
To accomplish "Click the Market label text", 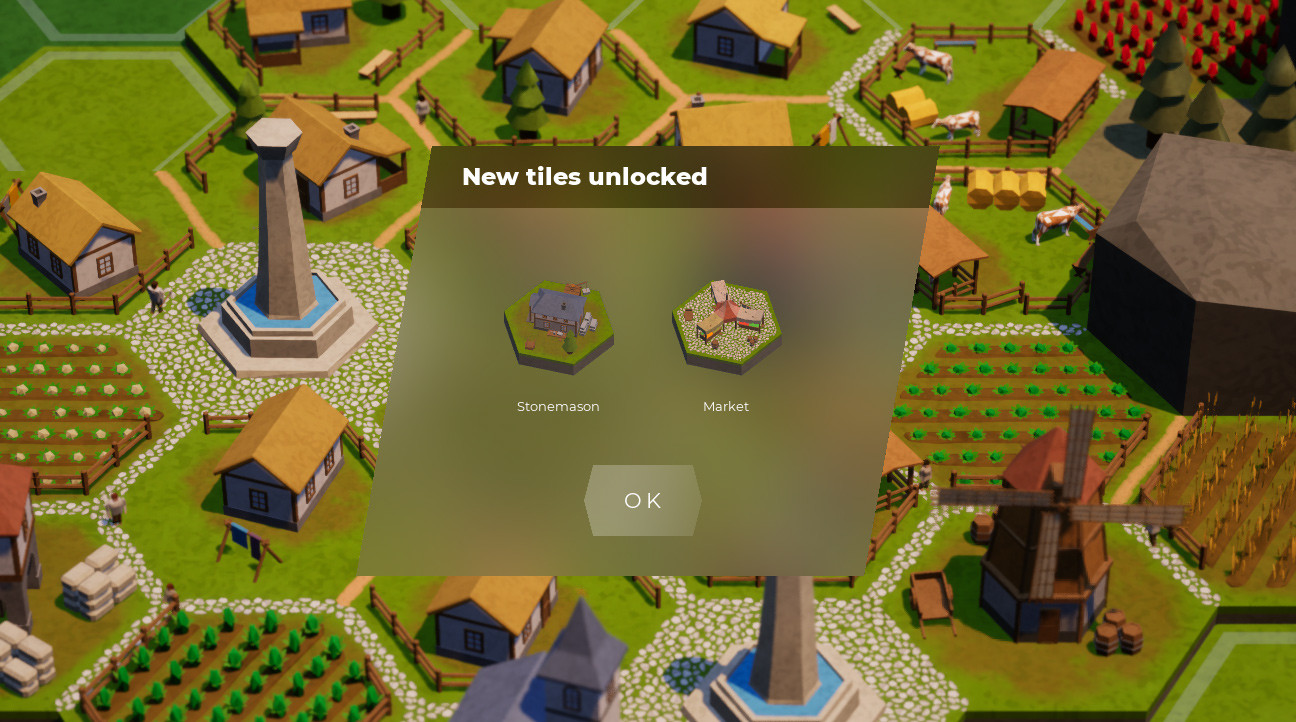I will coord(726,406).
